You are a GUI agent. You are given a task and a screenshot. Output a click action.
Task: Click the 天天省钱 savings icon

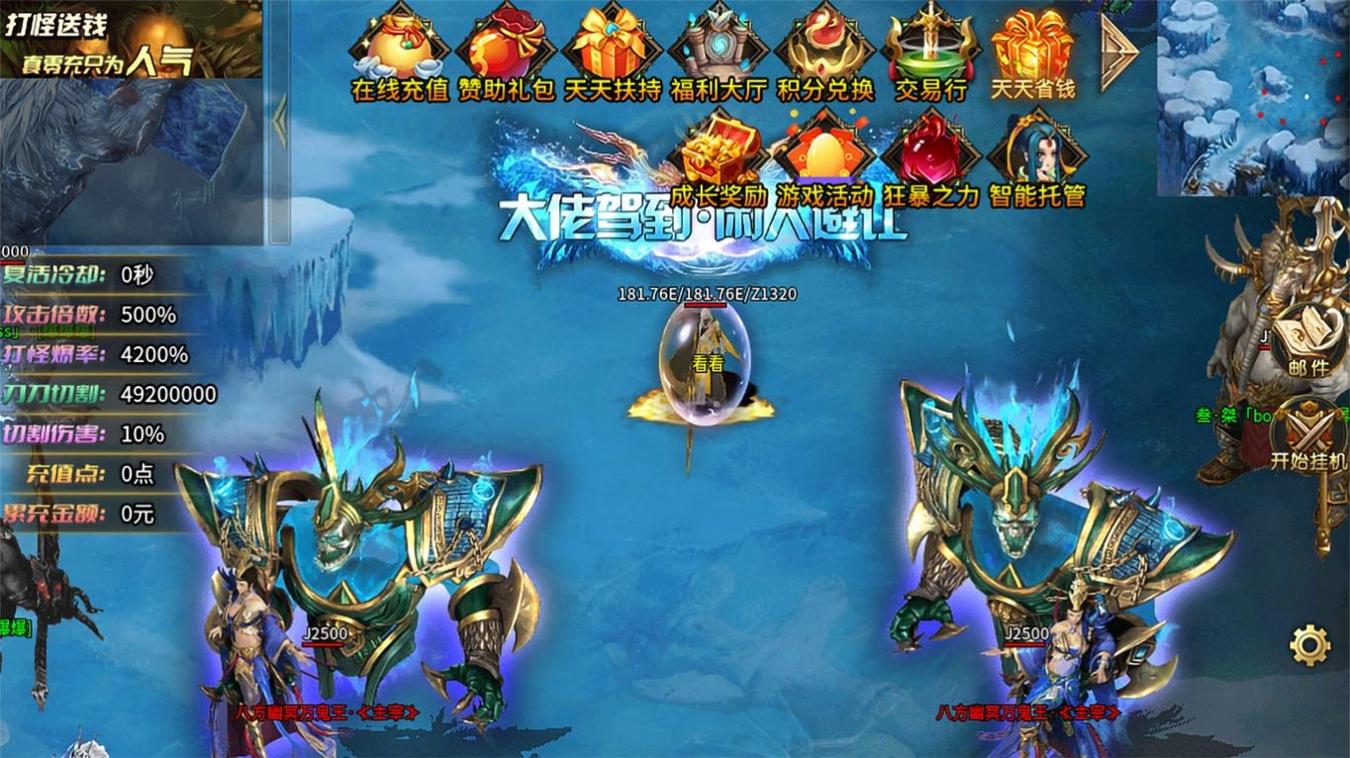1035,45
